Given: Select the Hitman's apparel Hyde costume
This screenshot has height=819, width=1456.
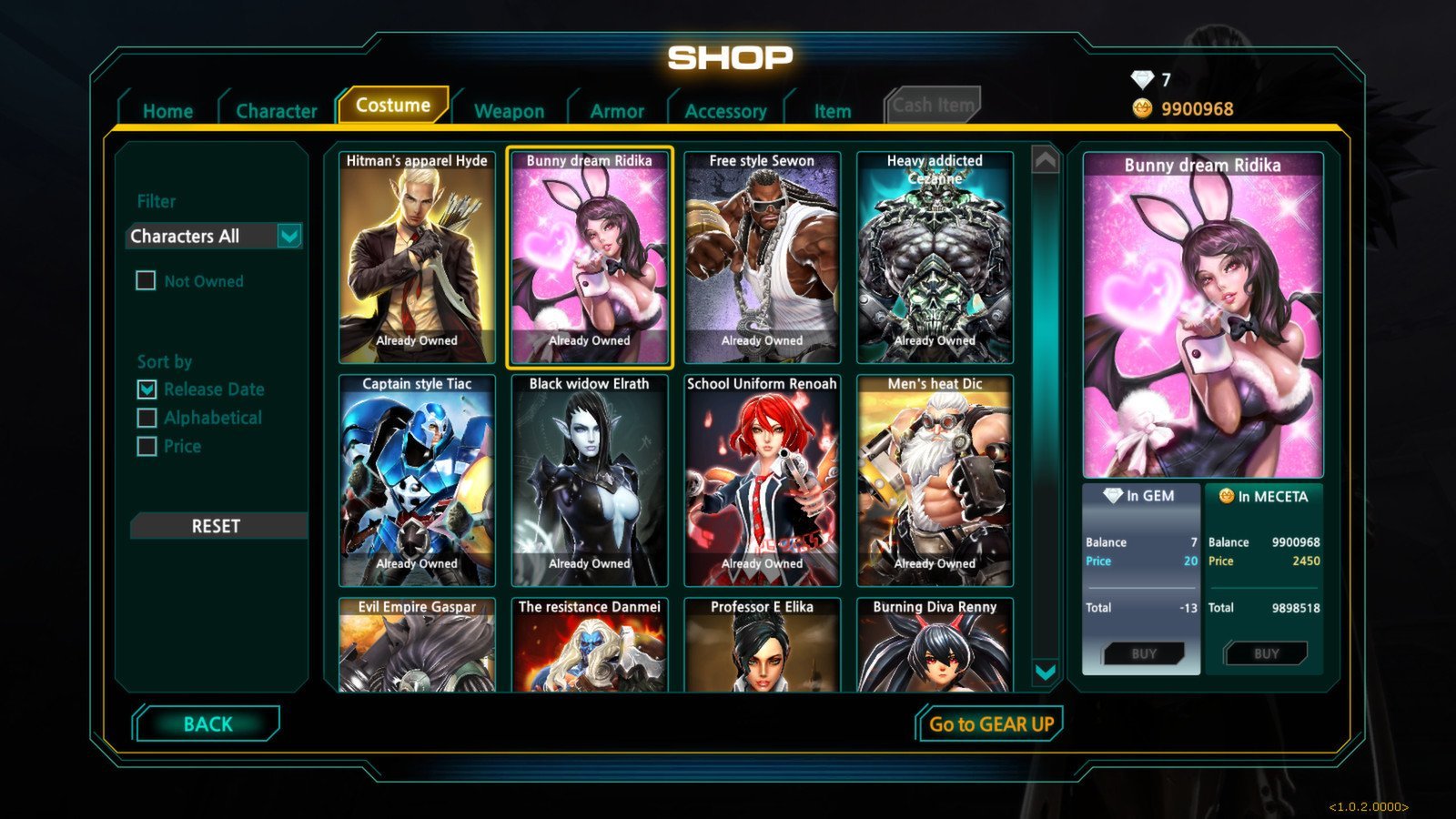Looking at the screenshot, I should click(x=417, y=258).
